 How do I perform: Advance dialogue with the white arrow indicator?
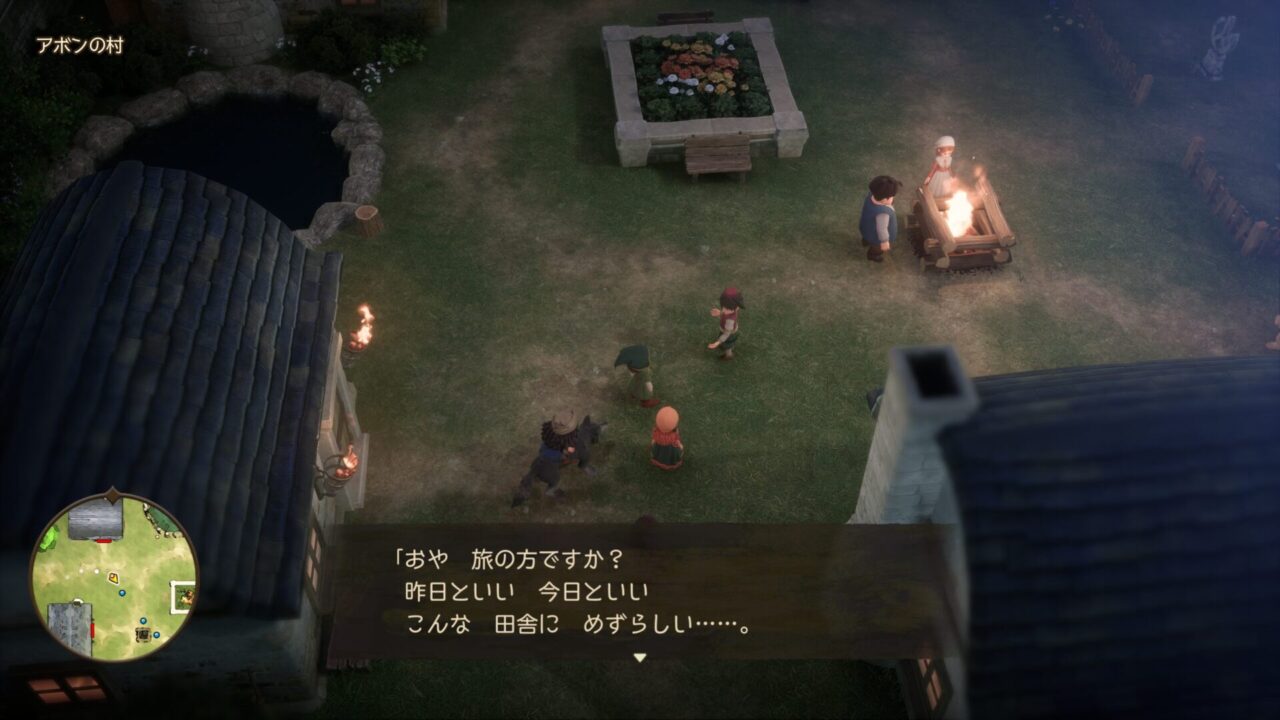tap(640, 657)
